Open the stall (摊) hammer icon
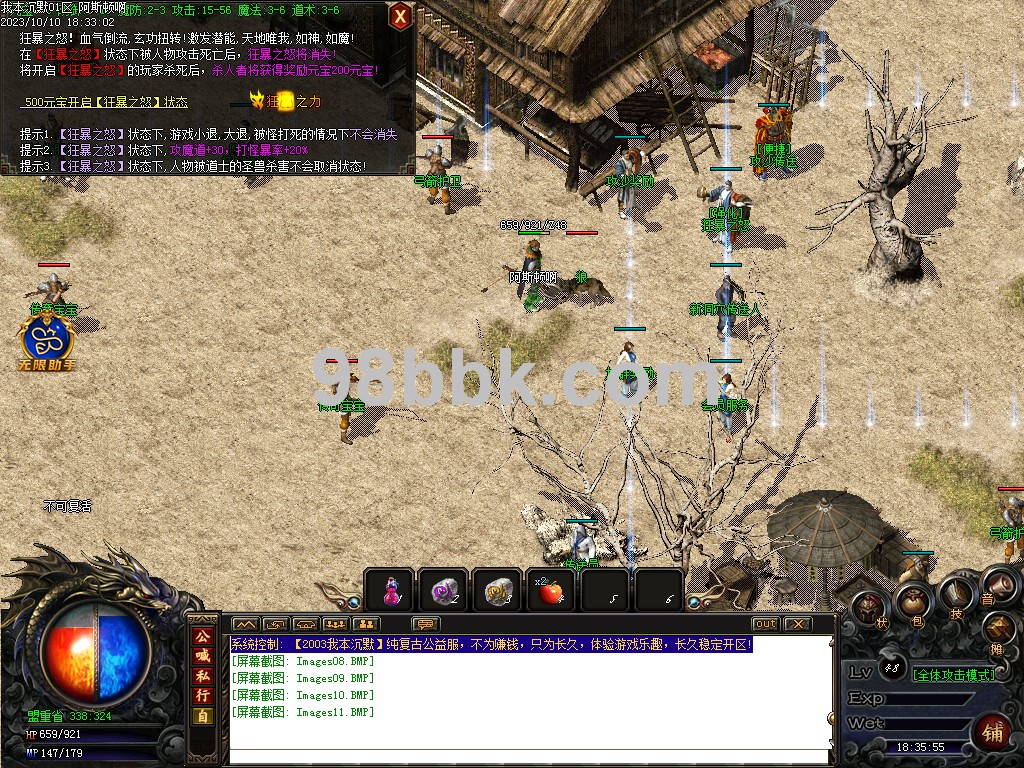 tap(998, 629)
